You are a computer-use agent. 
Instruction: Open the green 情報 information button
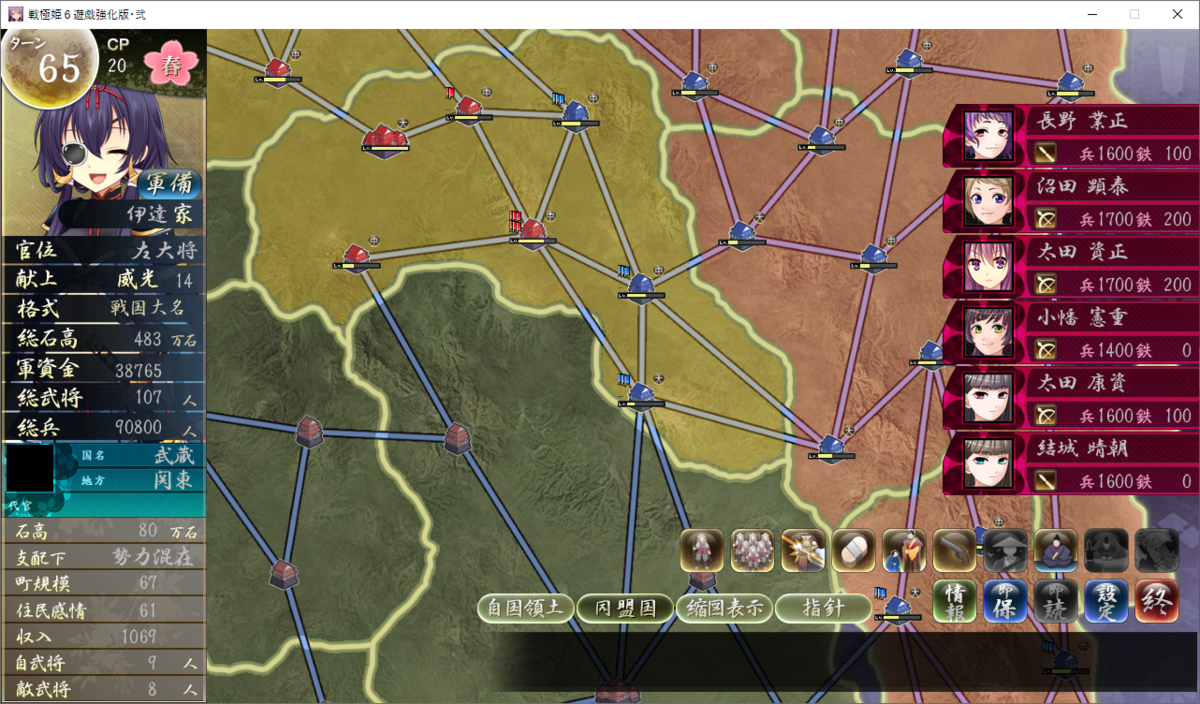click(955, 602)
